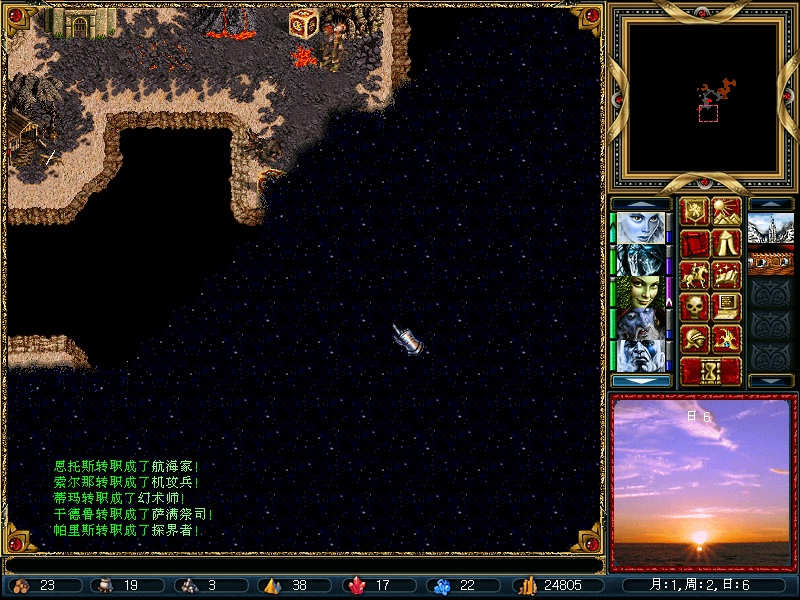Click the tent sleep hero button
800x600 pixels.
727,243
